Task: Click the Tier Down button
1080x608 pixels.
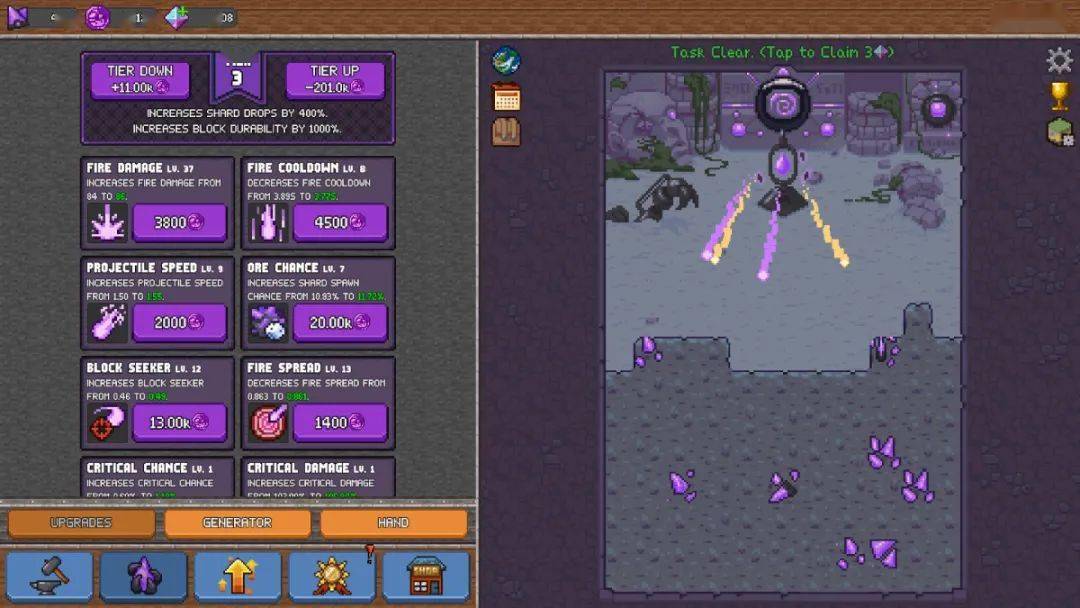Action: pos(140,79)
